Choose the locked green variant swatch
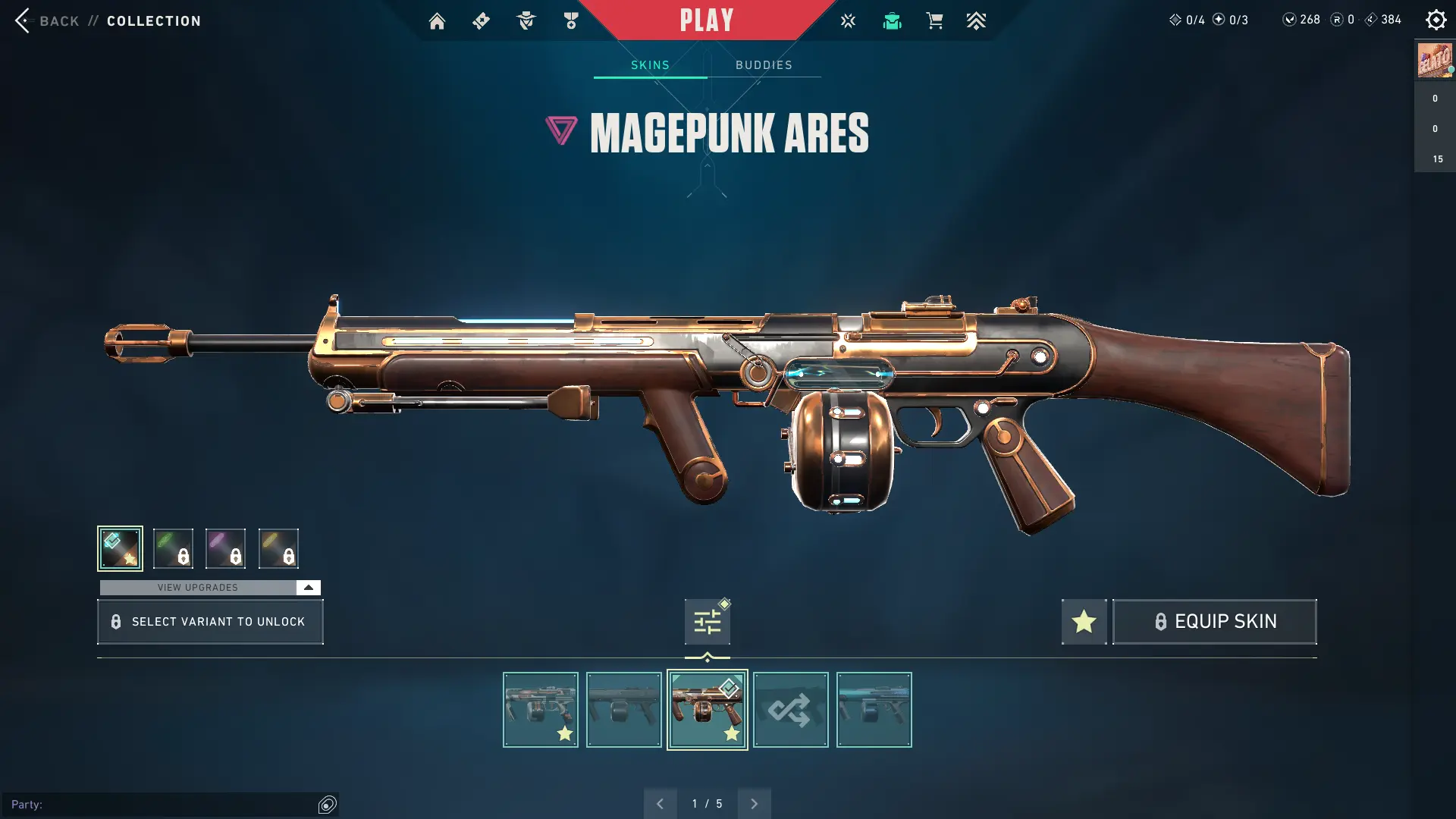The image size is (1456, 819). [x=173, y=548]
